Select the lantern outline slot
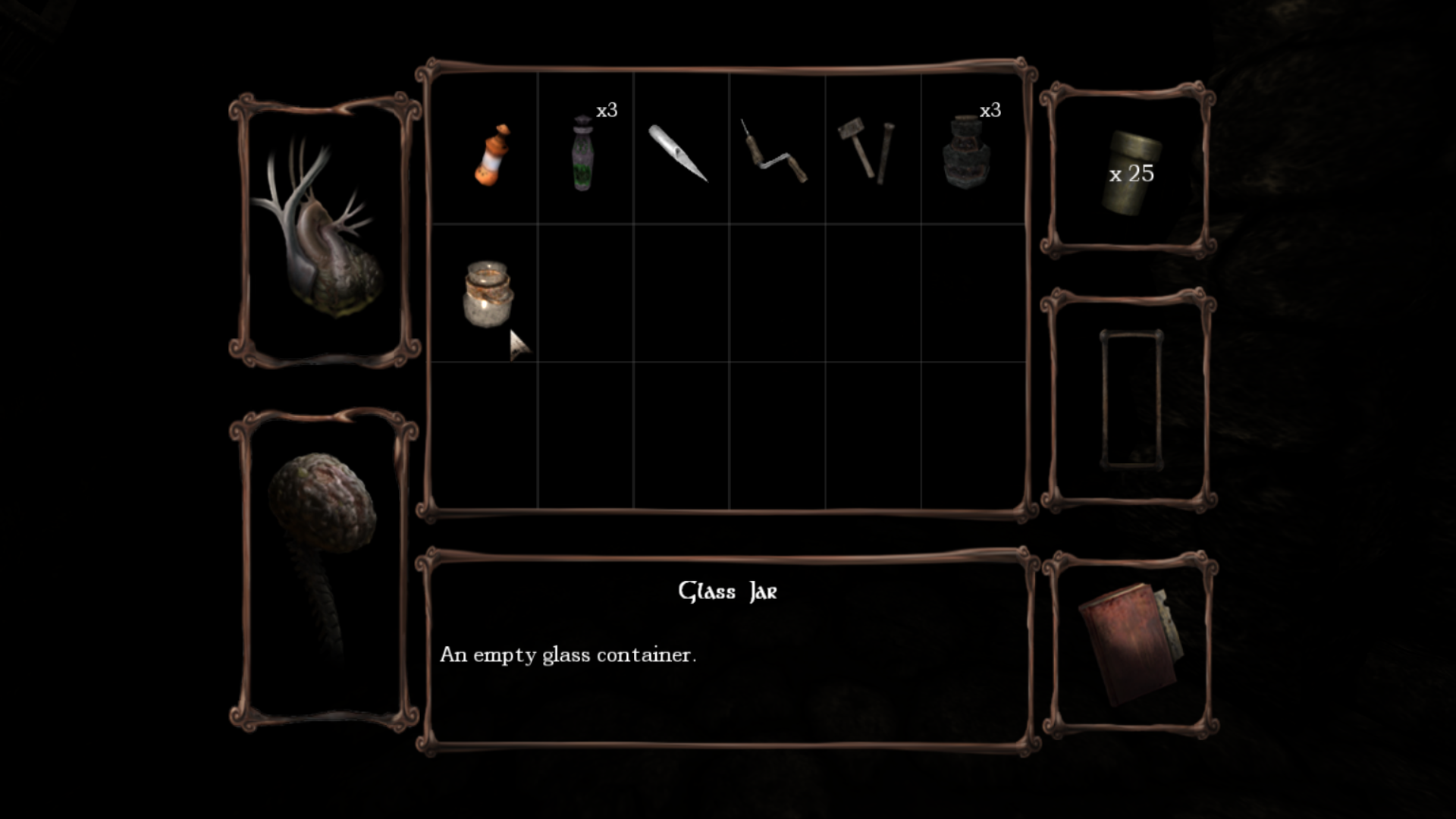 click(1130, 399)
